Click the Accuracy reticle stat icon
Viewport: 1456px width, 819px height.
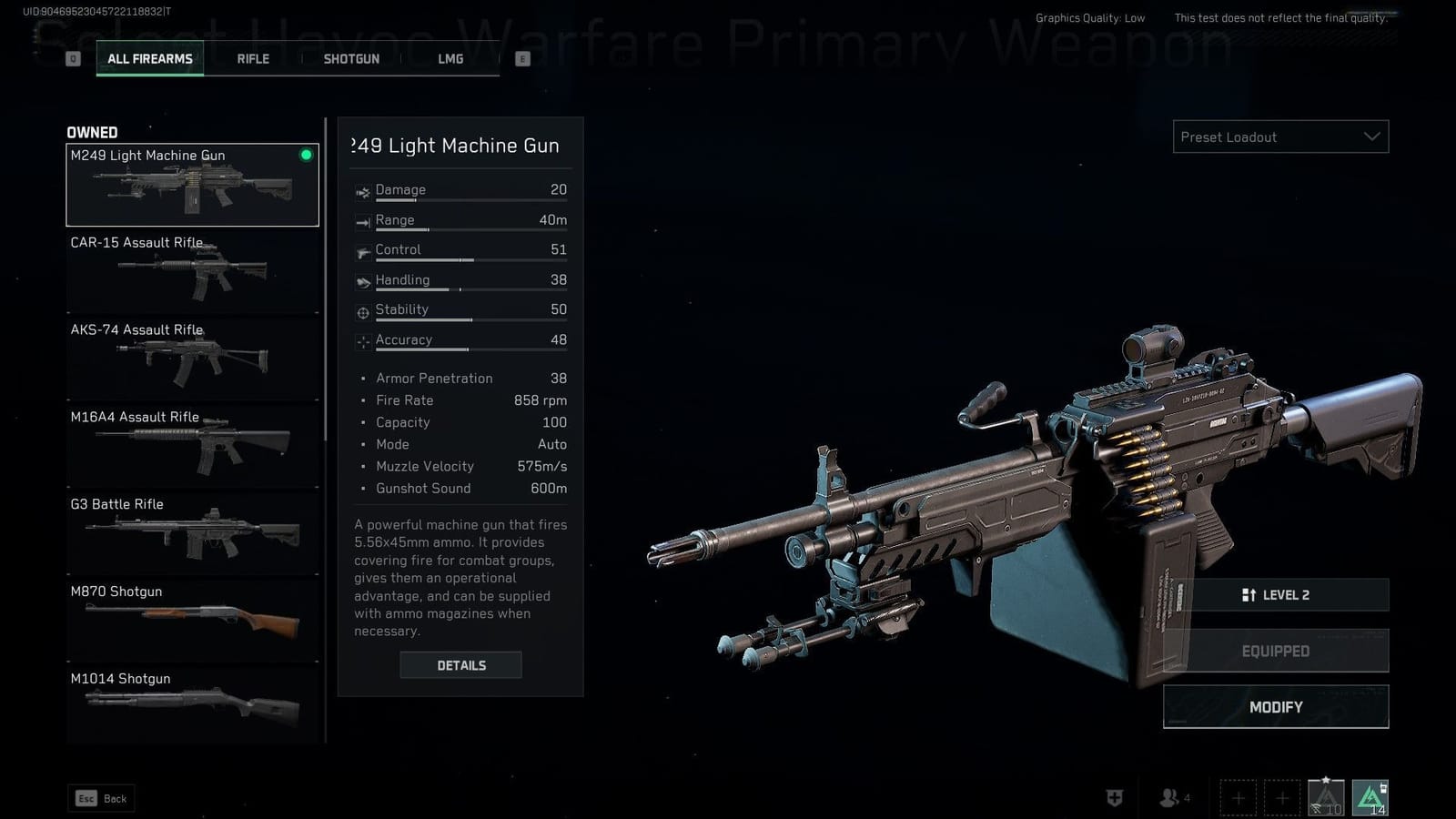tap(362, 340)
